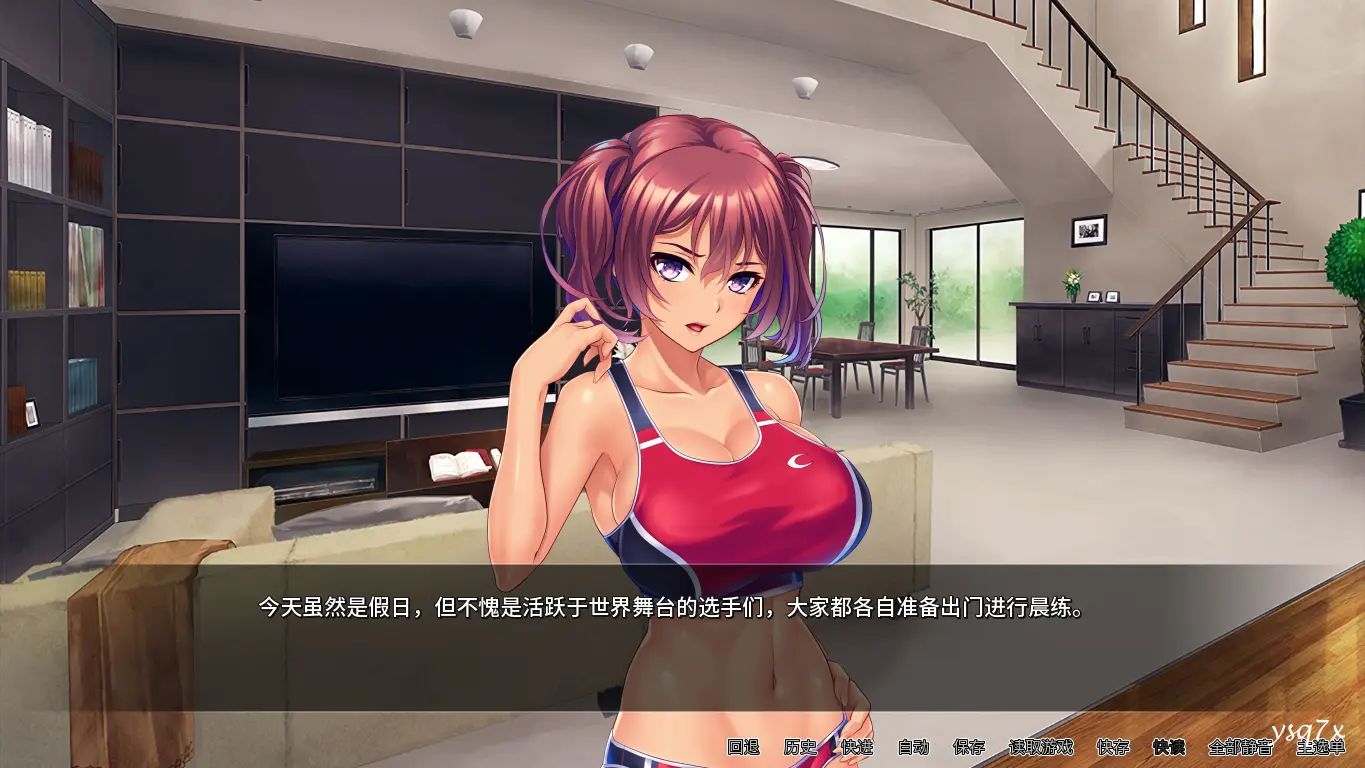Choose 快读 (quick load)
This screenshot has height=768, width=1365.
(1168, 747)
